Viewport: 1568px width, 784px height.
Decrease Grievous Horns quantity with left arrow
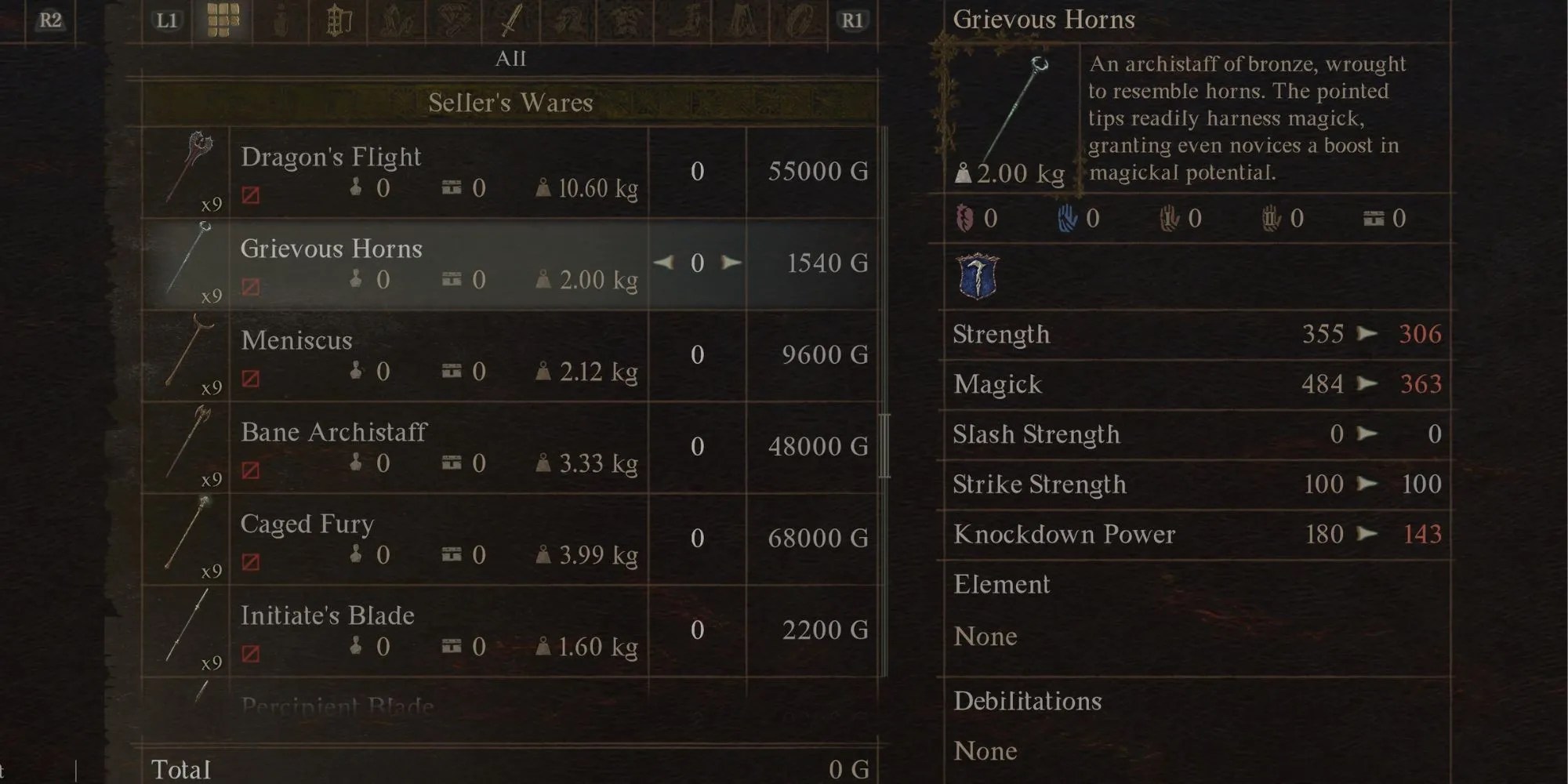[662, 263]
